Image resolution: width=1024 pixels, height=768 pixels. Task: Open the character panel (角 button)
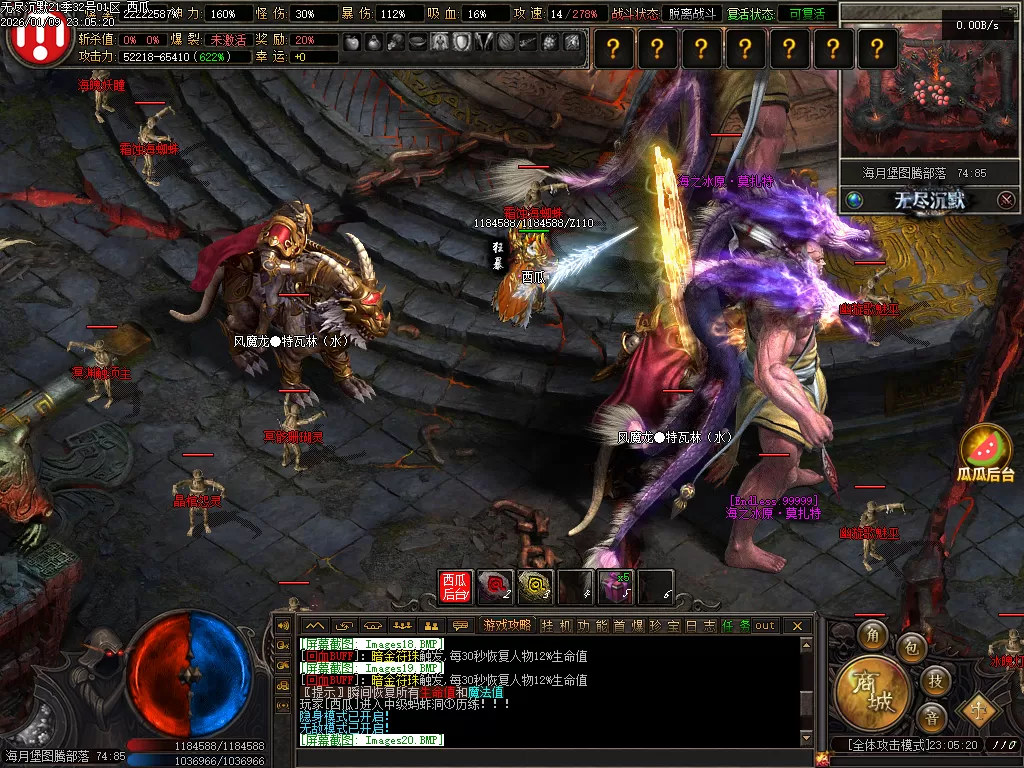tap(872, 635)
